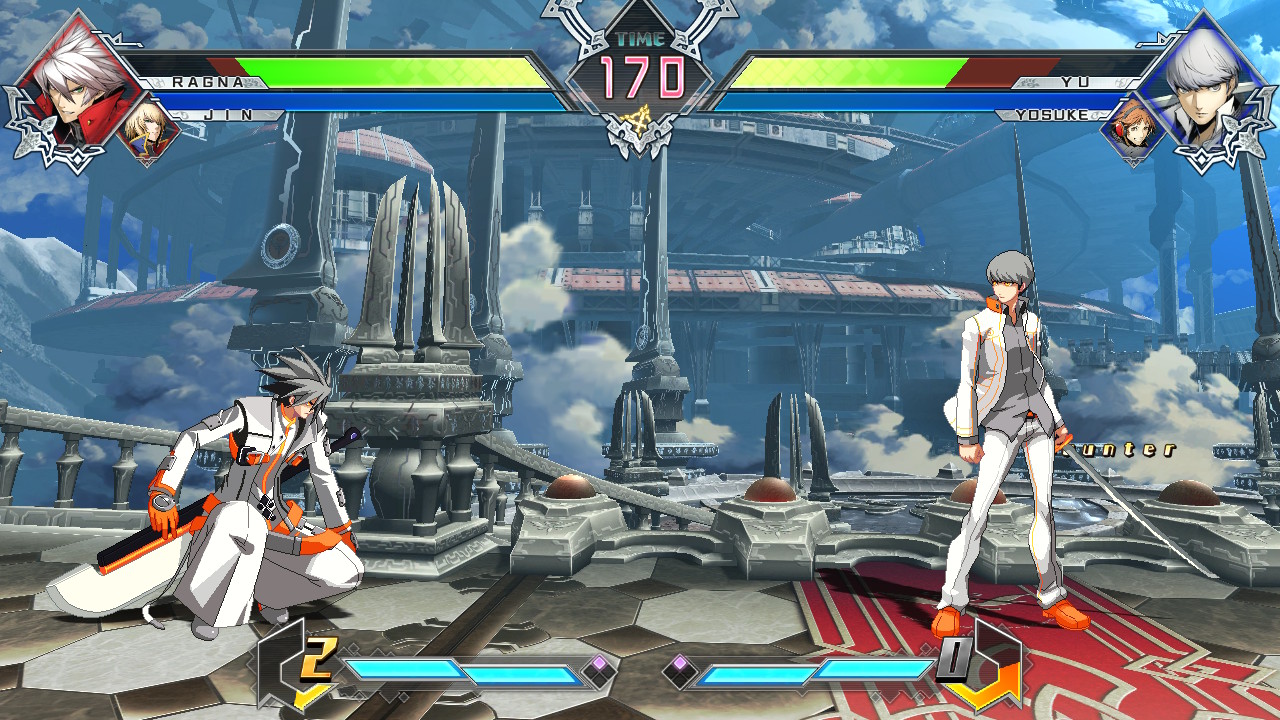Click the winged emblem below the timer
This screenshot has width=1280, height=720.
point(642,135)
